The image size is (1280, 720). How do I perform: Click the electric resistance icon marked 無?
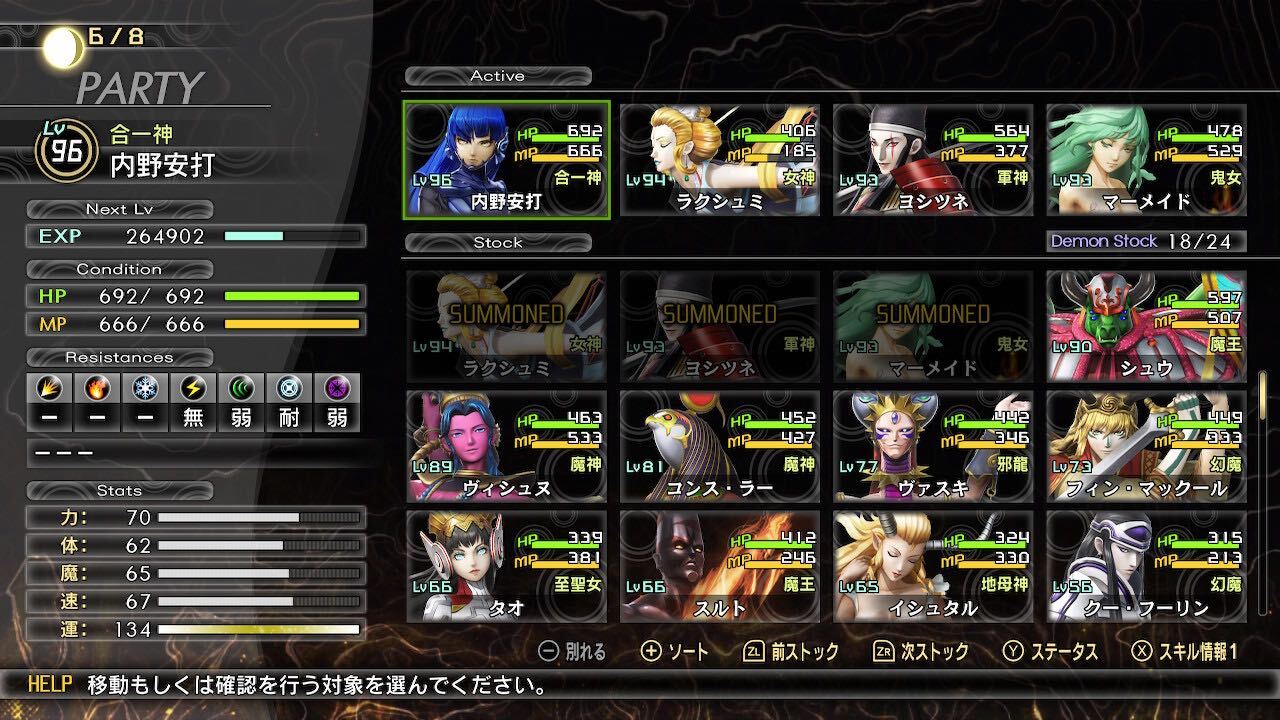pos(192,385)
